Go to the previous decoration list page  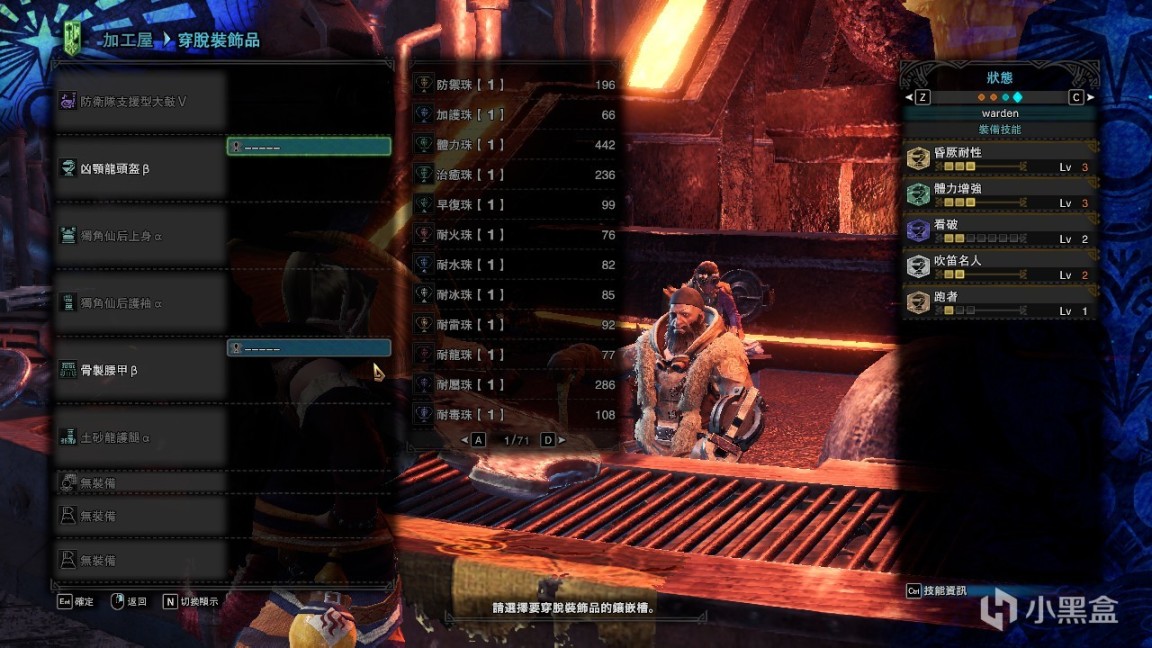473,440
